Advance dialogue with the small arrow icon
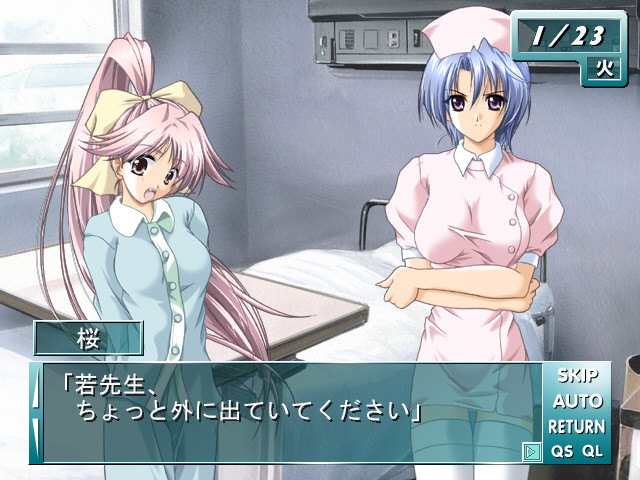Viewport: 640px width, 480px height. coord(531,452)
